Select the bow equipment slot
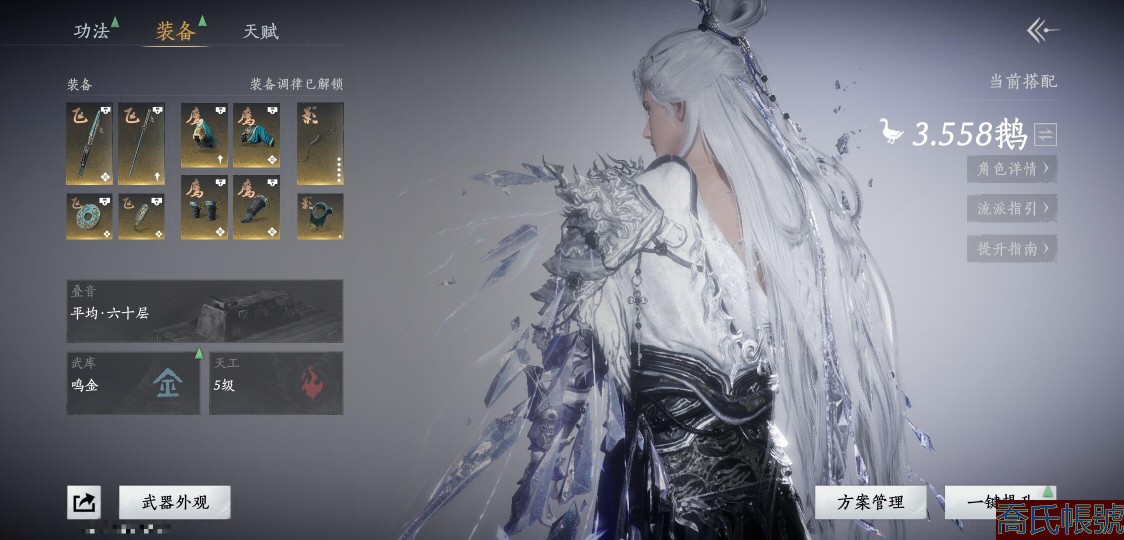 [320, 143]
